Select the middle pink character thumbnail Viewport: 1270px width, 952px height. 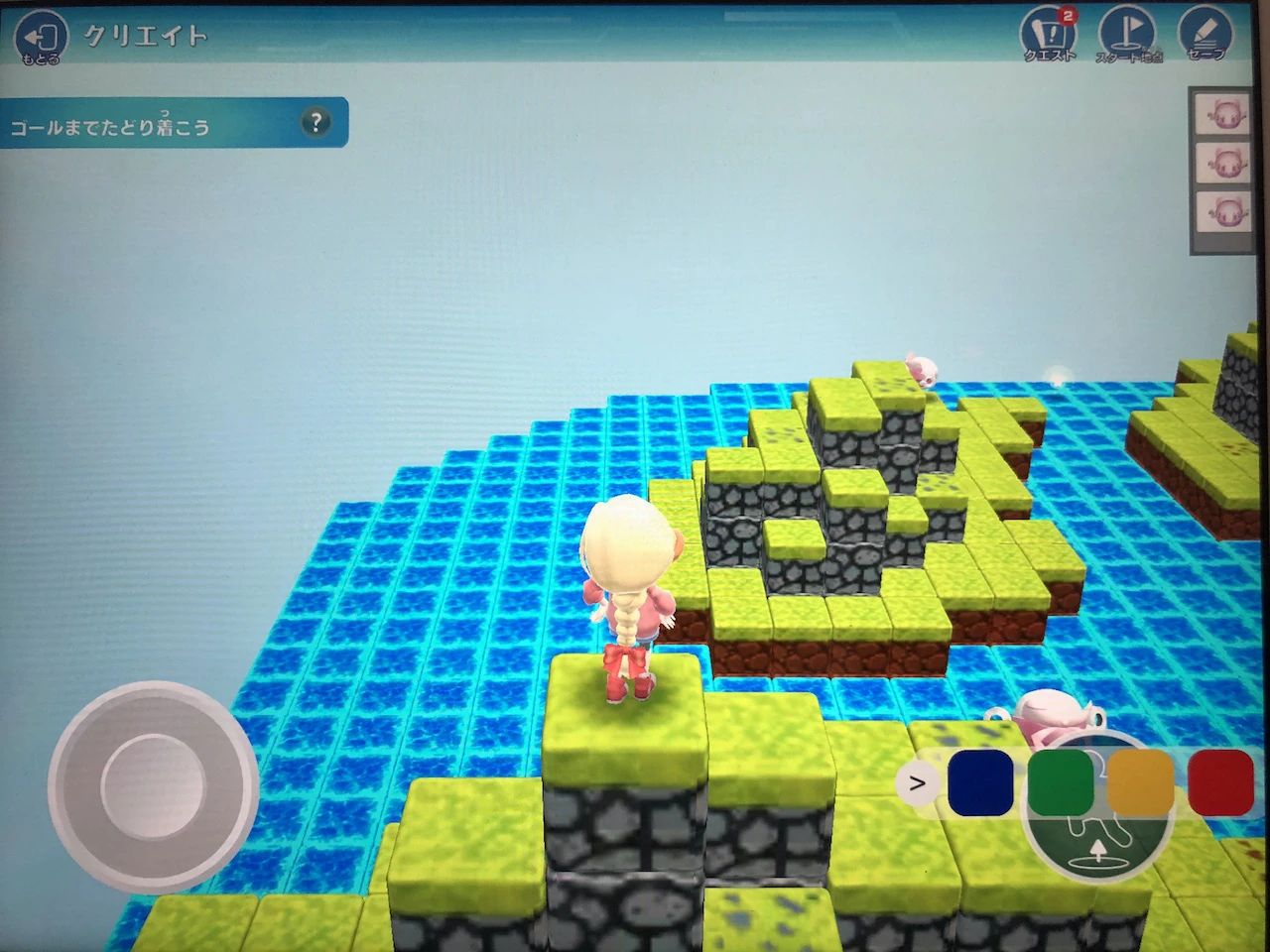click(1222, 163)
